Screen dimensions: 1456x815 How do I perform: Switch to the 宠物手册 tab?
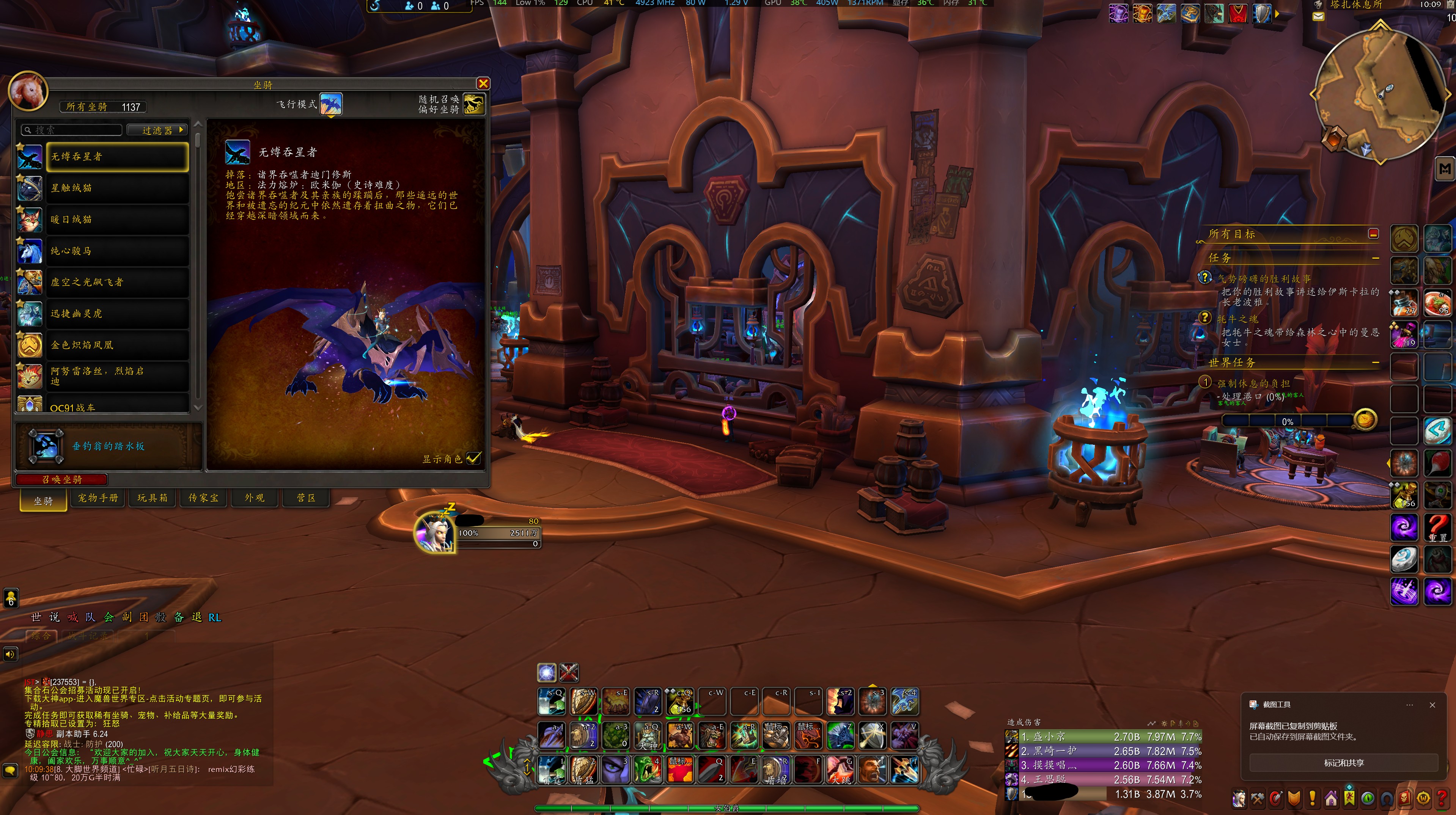[x=98, y=498]
